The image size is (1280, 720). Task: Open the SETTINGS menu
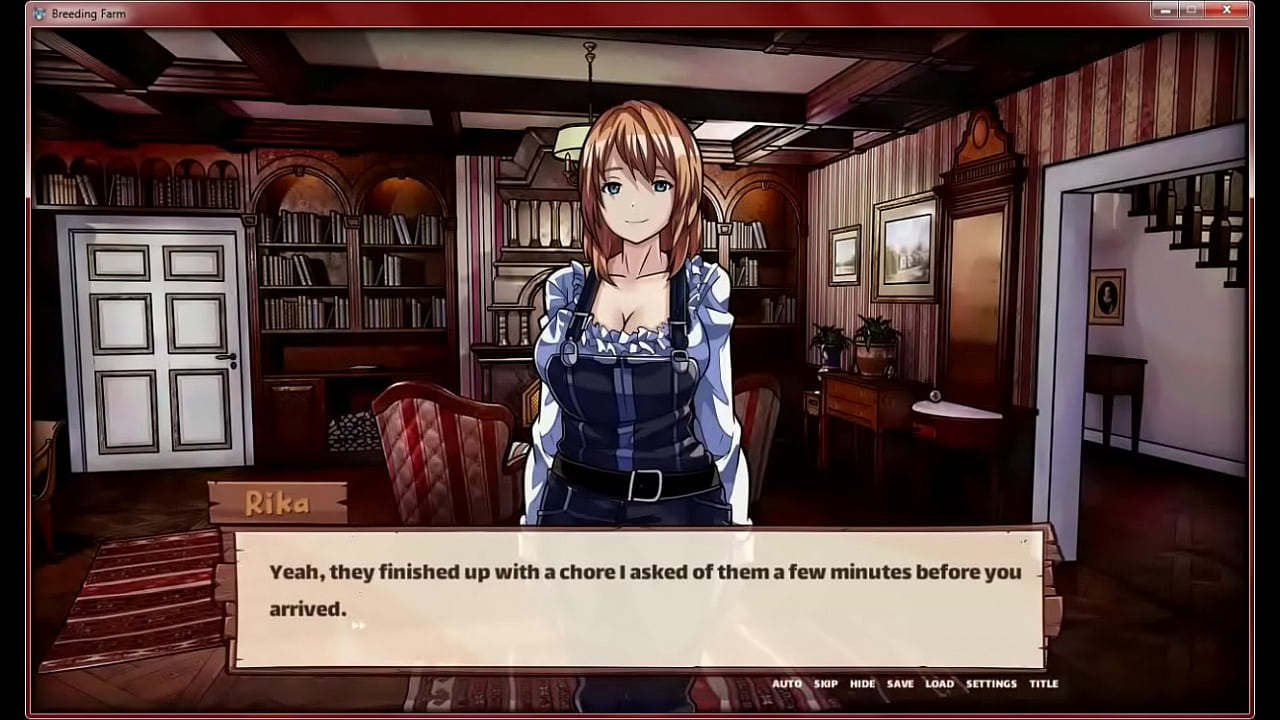point(991,684)
